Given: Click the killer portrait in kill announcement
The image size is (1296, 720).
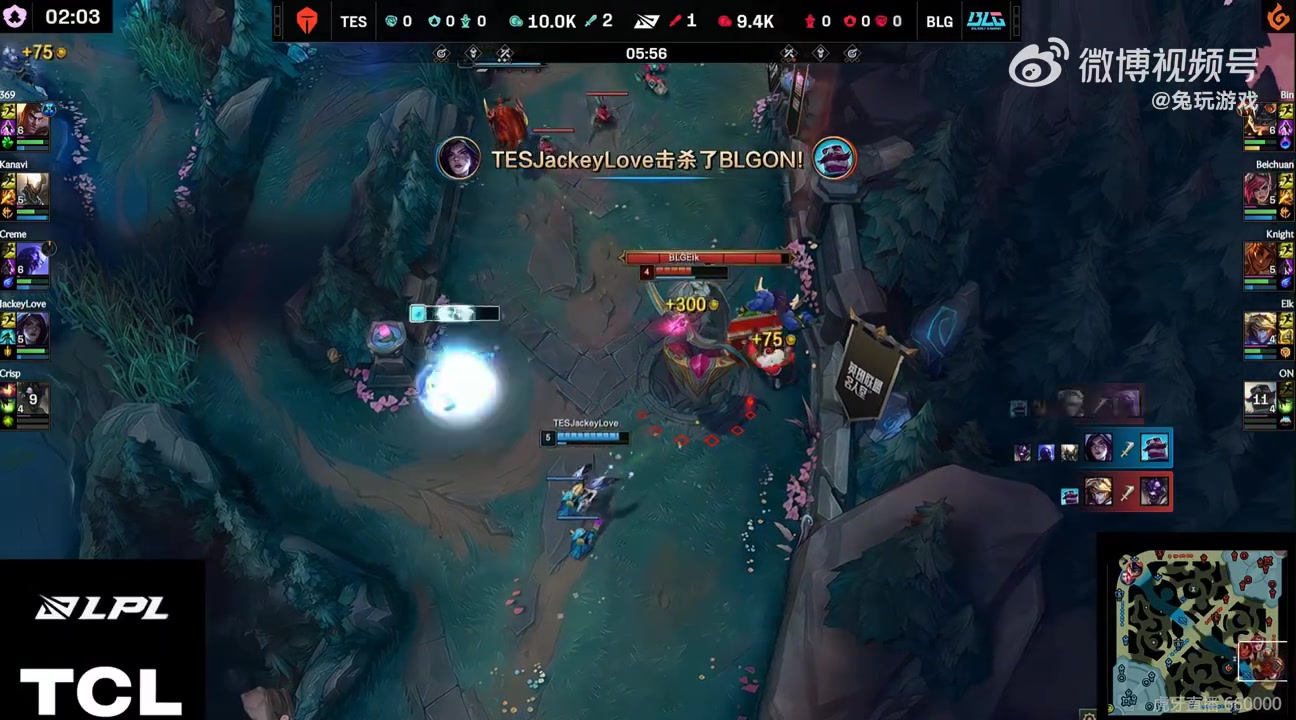Looking at the screenshot, I should point(459,159).
